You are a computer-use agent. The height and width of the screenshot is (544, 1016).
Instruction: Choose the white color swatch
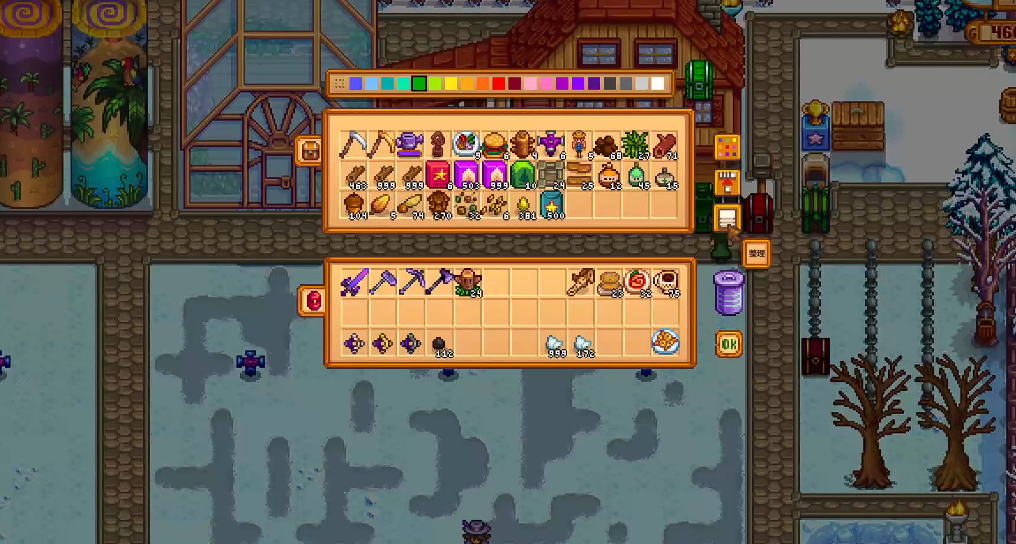658,83
